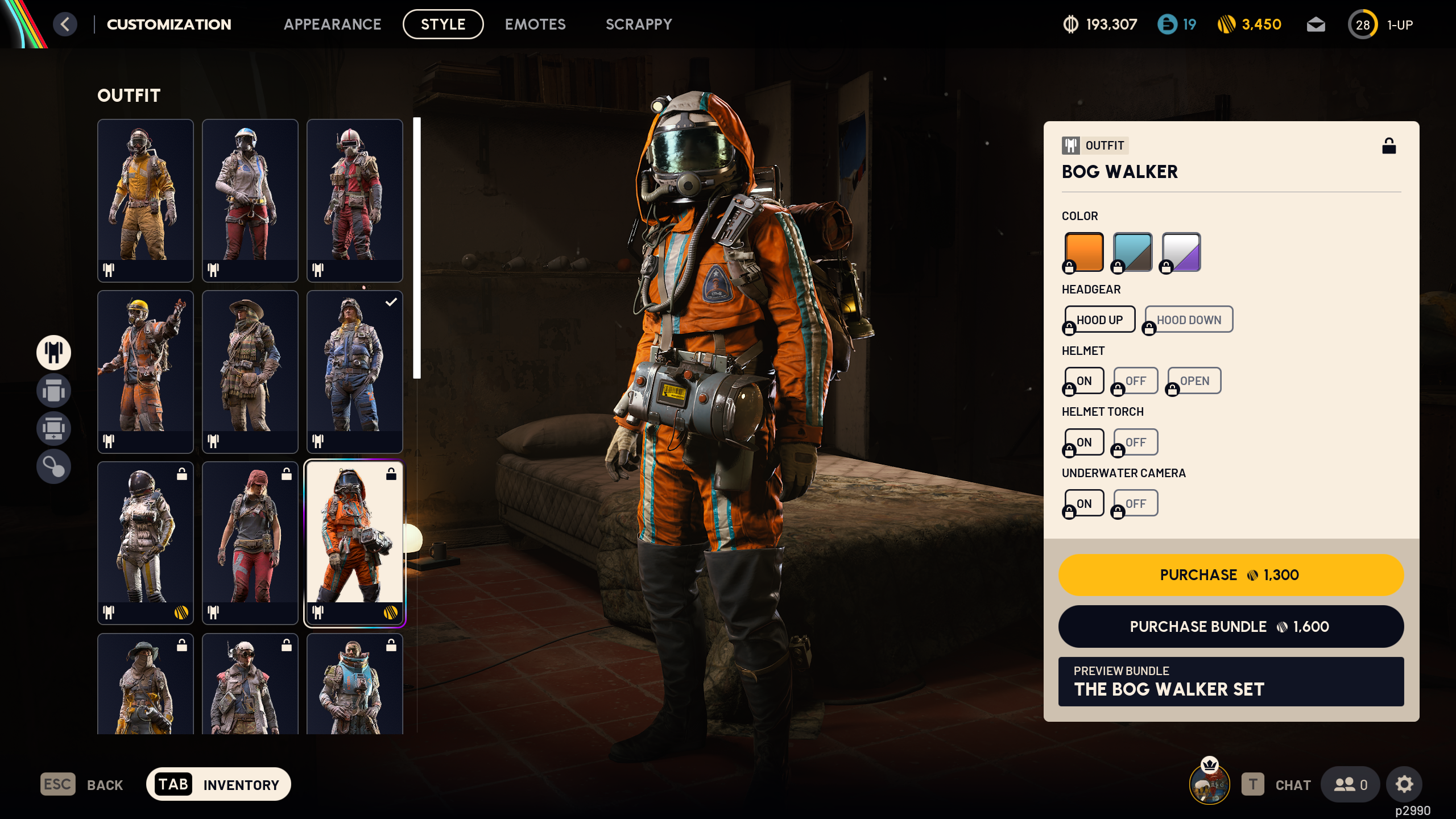Open the saved loadouts sidebar icon
Viewport: 1456px width, 819px height.
tap(53, 391)
